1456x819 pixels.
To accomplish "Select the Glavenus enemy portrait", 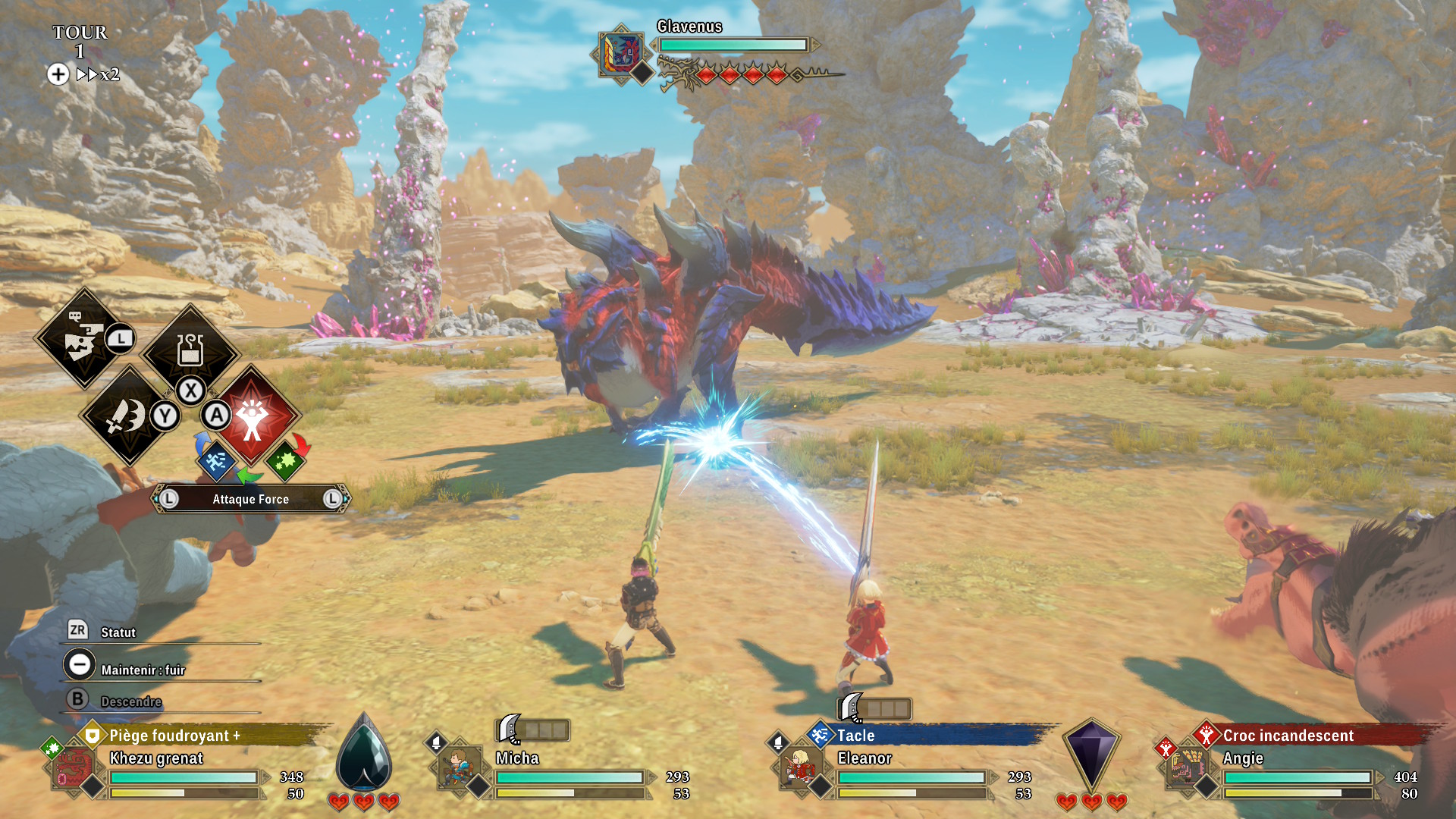I will tap(621, 53).
